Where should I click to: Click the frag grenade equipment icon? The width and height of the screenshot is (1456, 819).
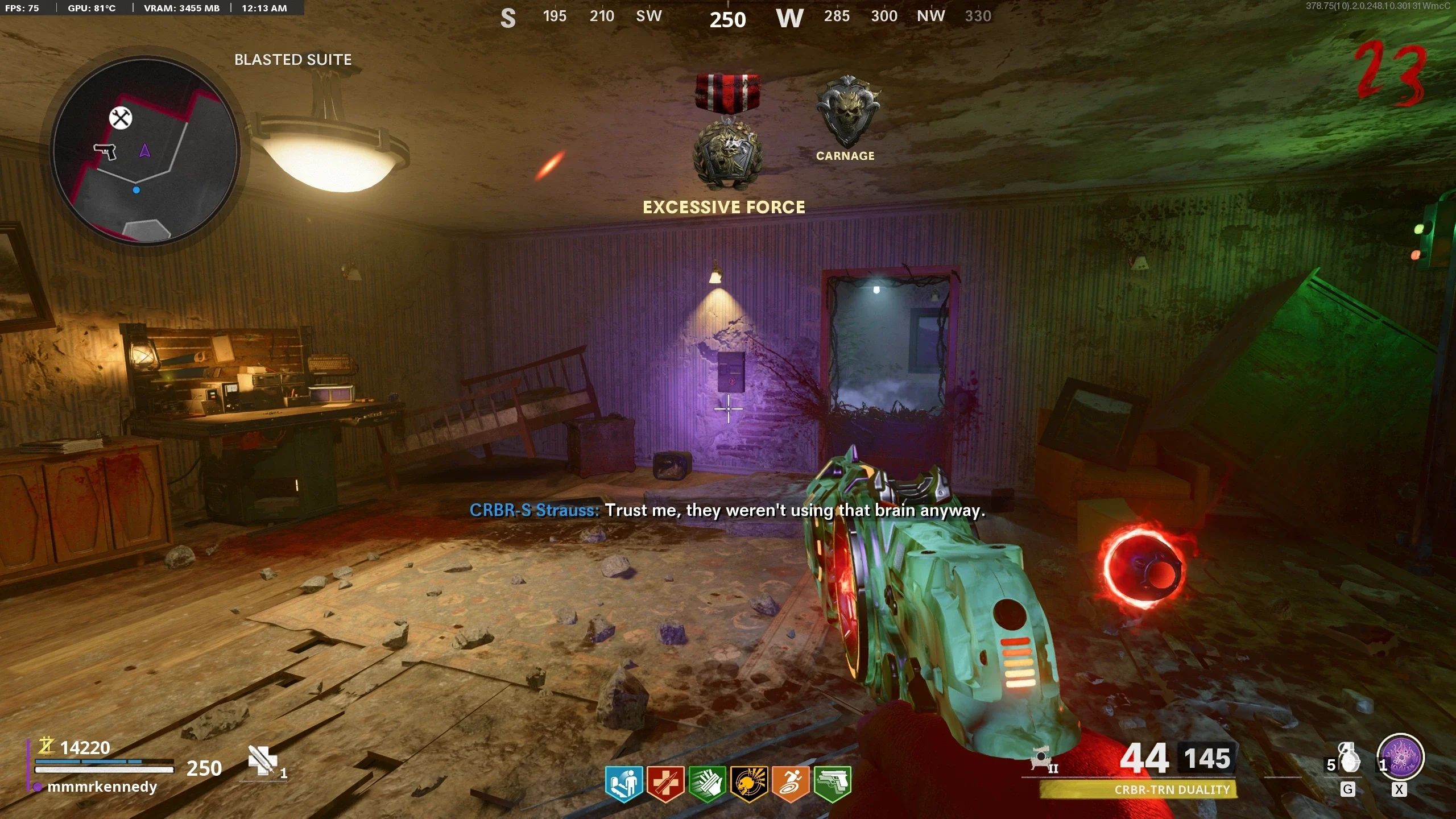click(x=1349, y=759)
